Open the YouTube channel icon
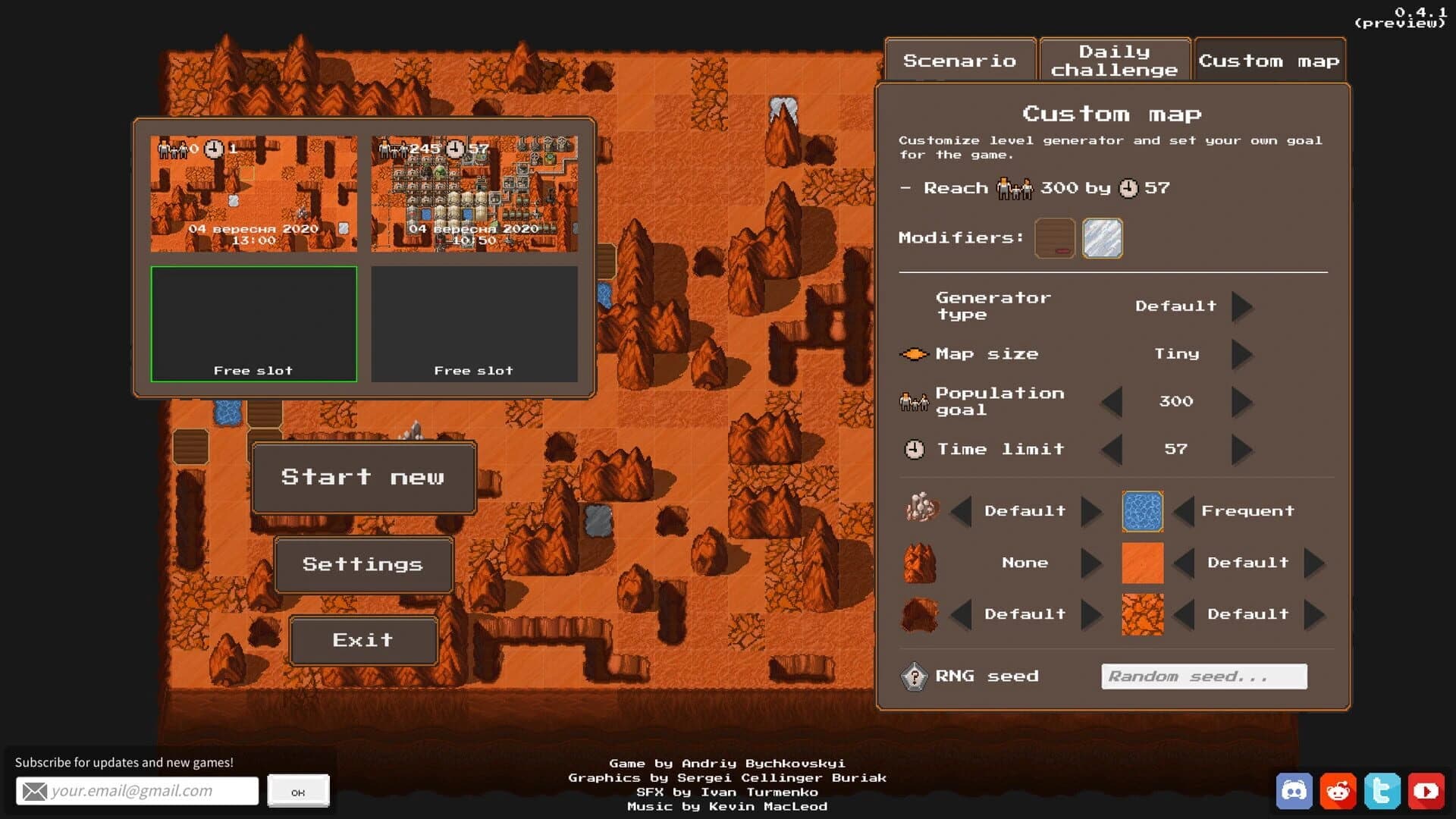The image size is (1456, 819). (x=1427, y=790)
